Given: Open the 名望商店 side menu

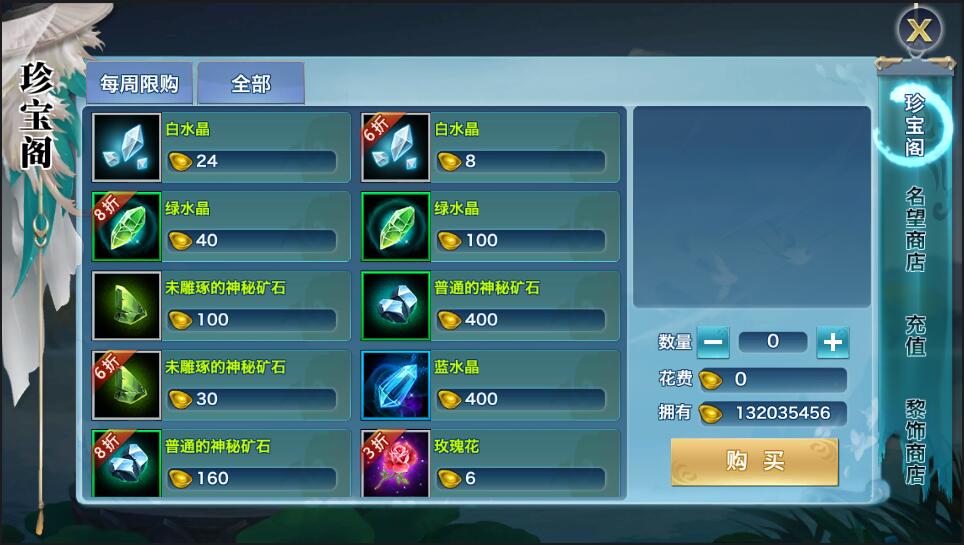Looking at the screenshot, I should click(915, 229).
